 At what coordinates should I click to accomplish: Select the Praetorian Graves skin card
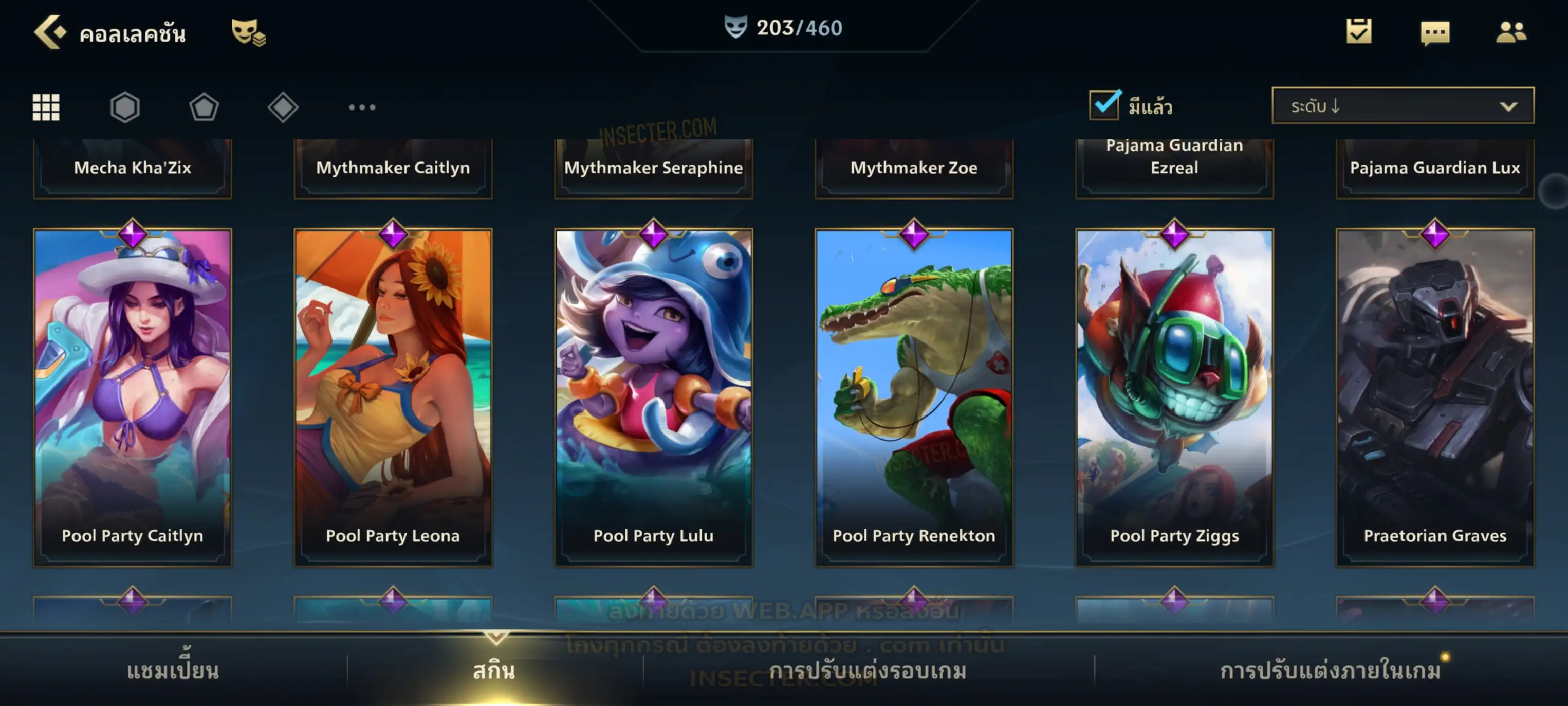coord(1435,397)
